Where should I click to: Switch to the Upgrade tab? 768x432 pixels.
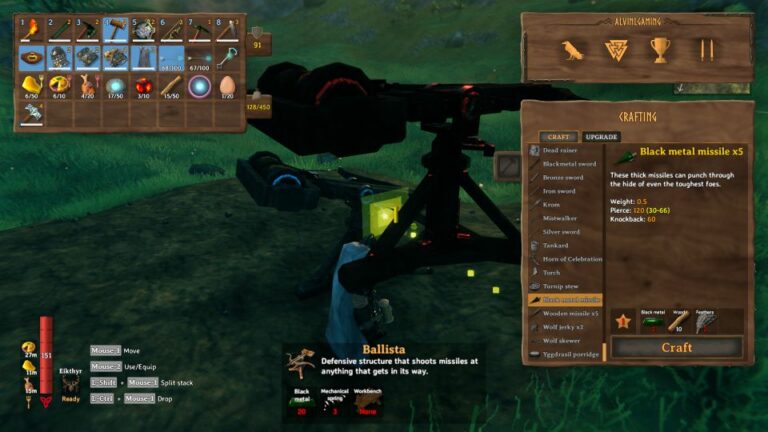pyautogui.click(x=601, y=136)
